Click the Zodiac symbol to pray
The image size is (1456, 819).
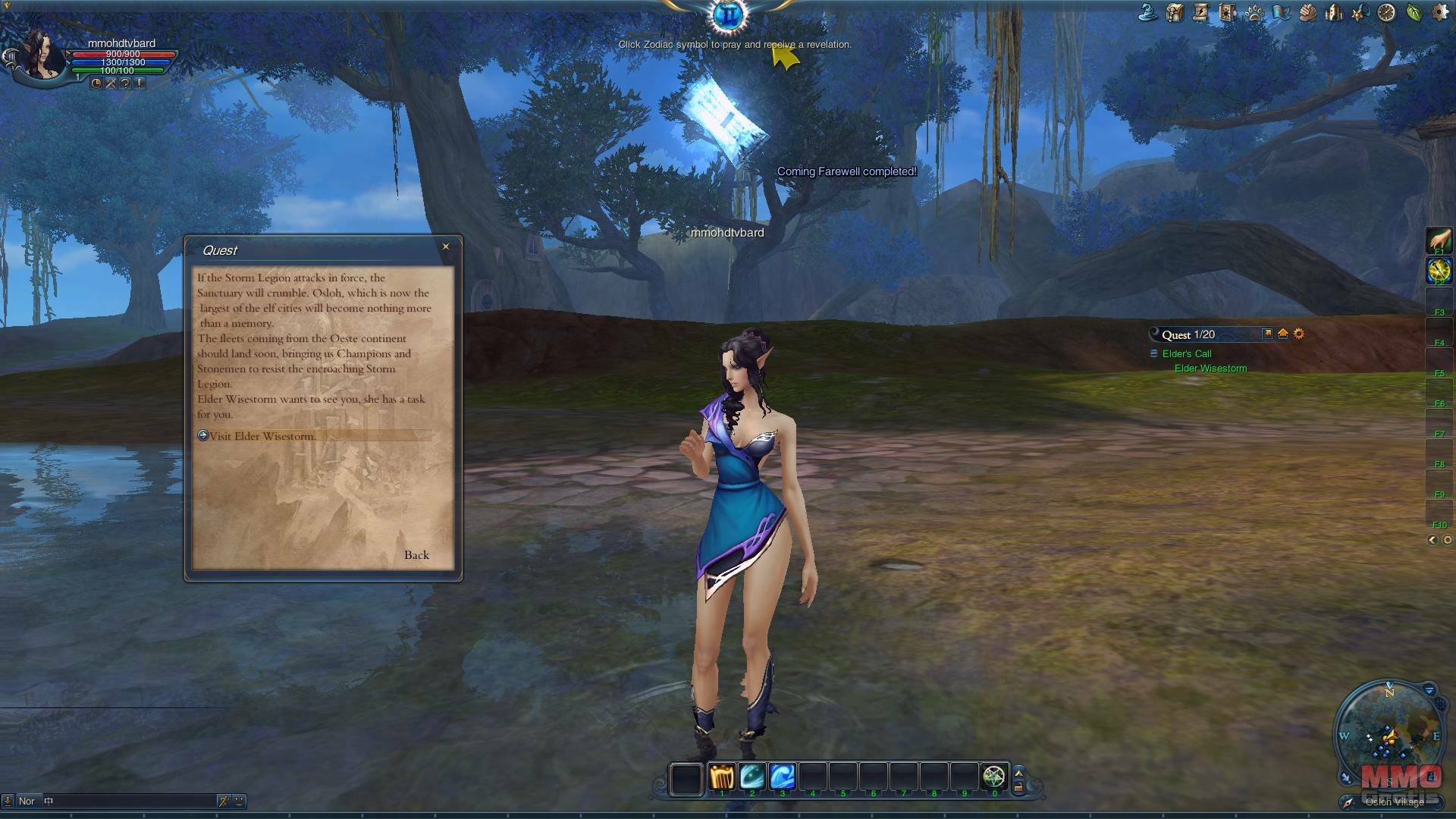[x=729, y=14]
